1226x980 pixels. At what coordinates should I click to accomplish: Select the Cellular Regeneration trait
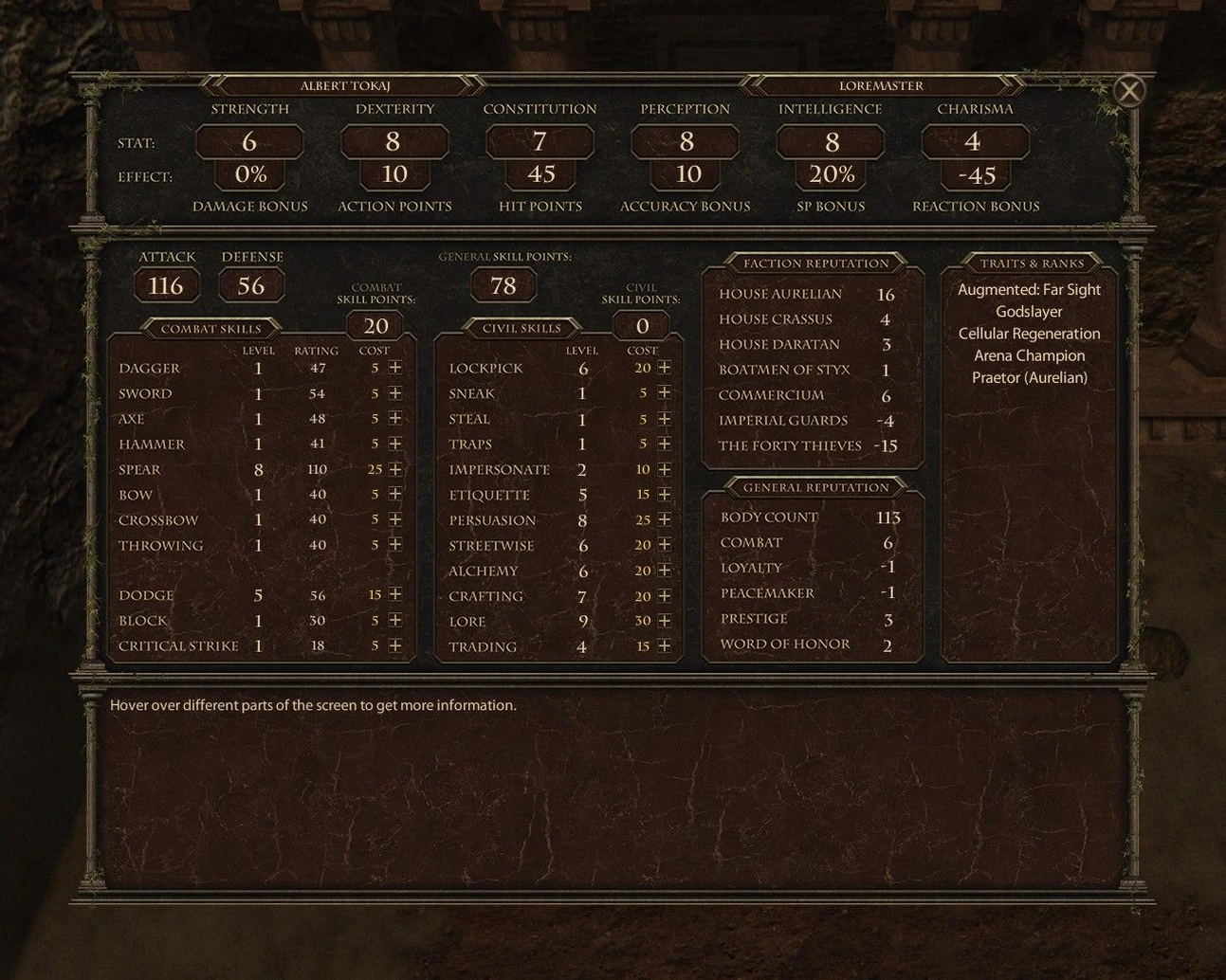(x=1029, y=334)
